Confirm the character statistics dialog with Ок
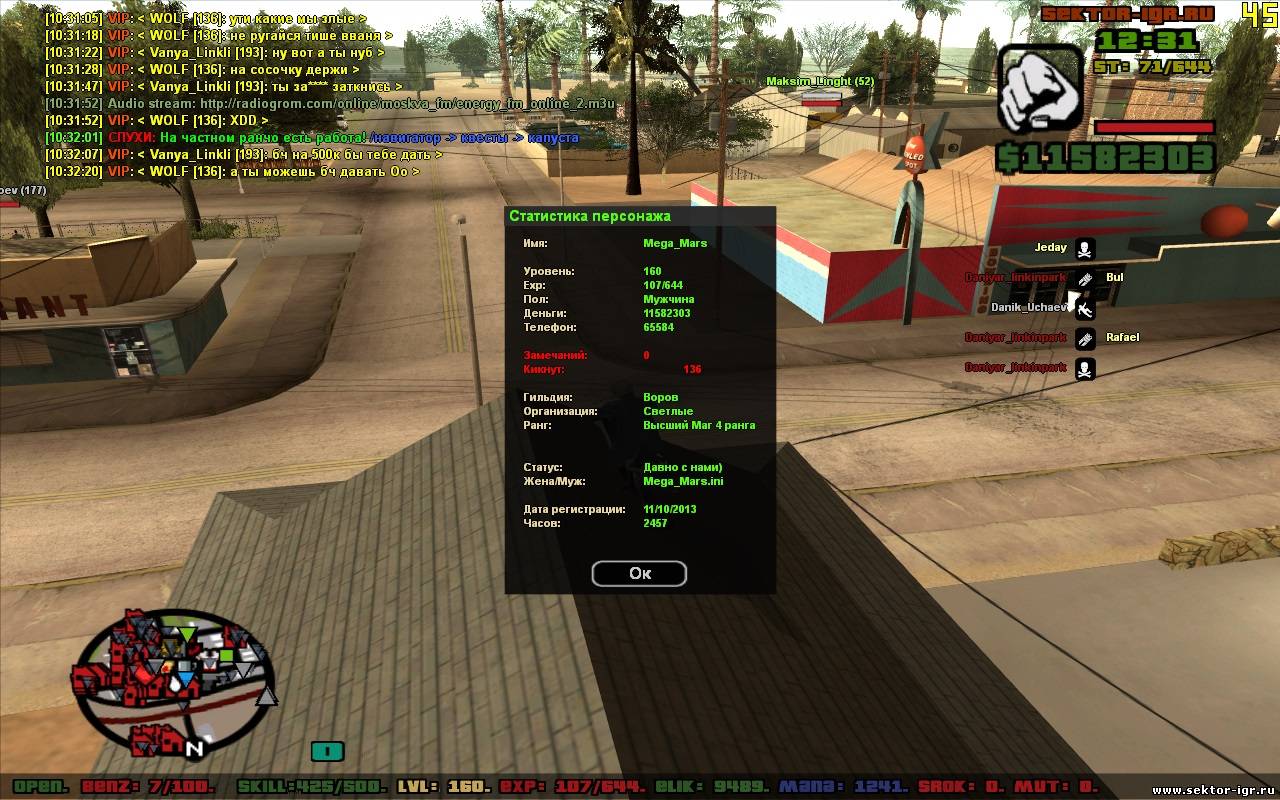This screenshot has width=1280, height=800. [x=639, y=573]
